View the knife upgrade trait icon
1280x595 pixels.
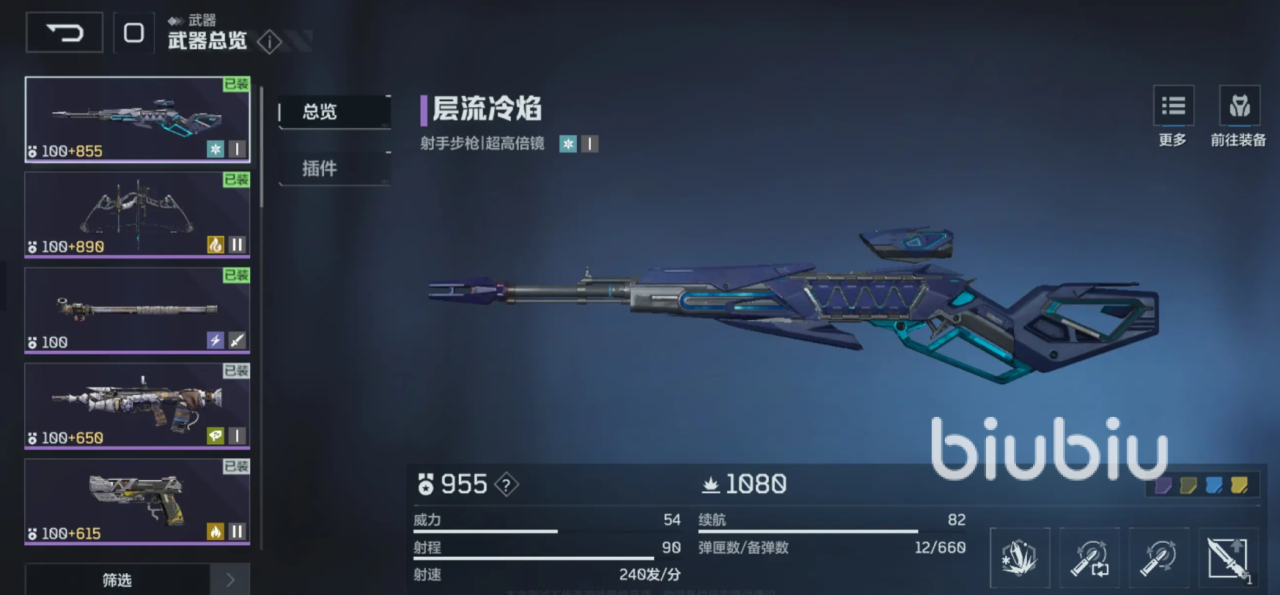1229,557
